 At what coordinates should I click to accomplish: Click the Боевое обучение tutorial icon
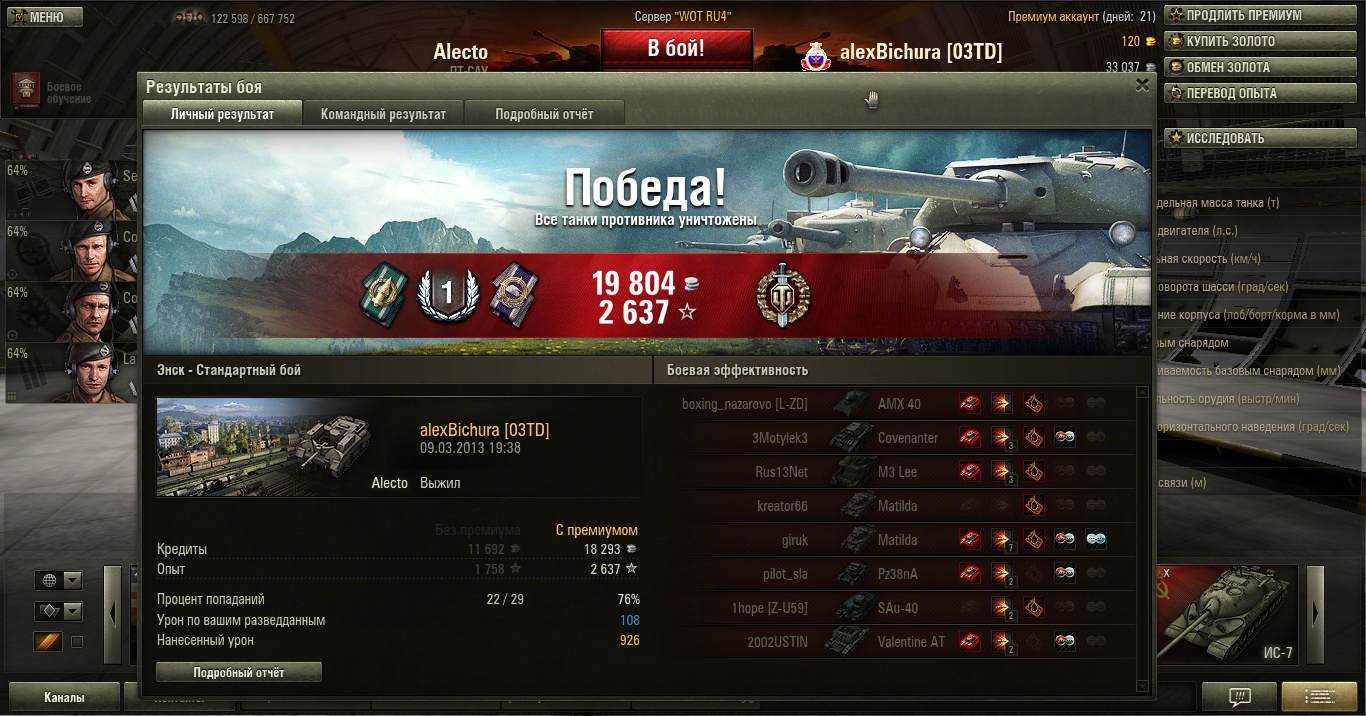point(26,89)
